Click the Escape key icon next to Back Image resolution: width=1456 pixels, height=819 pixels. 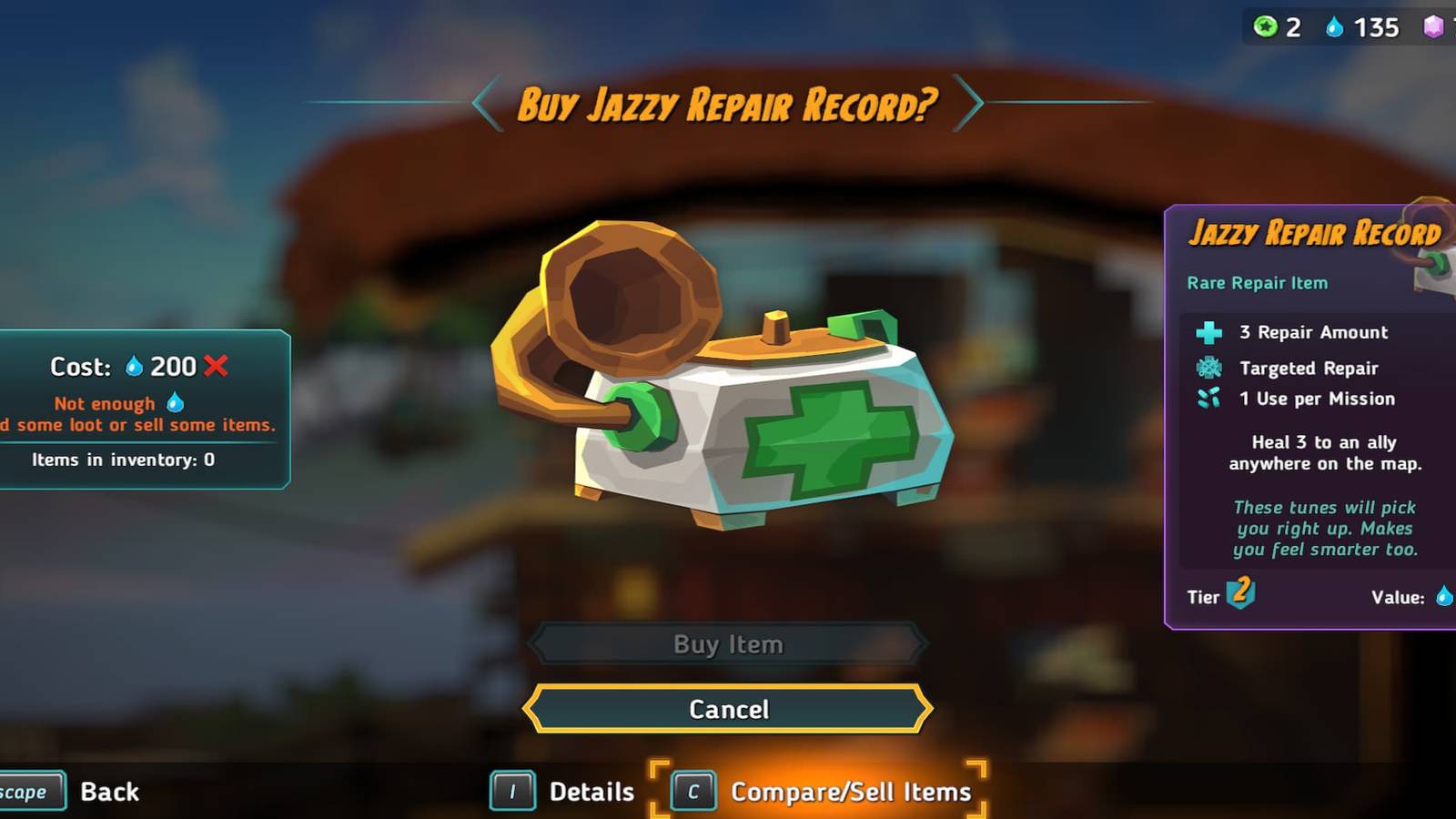click(x=27, y=791)
